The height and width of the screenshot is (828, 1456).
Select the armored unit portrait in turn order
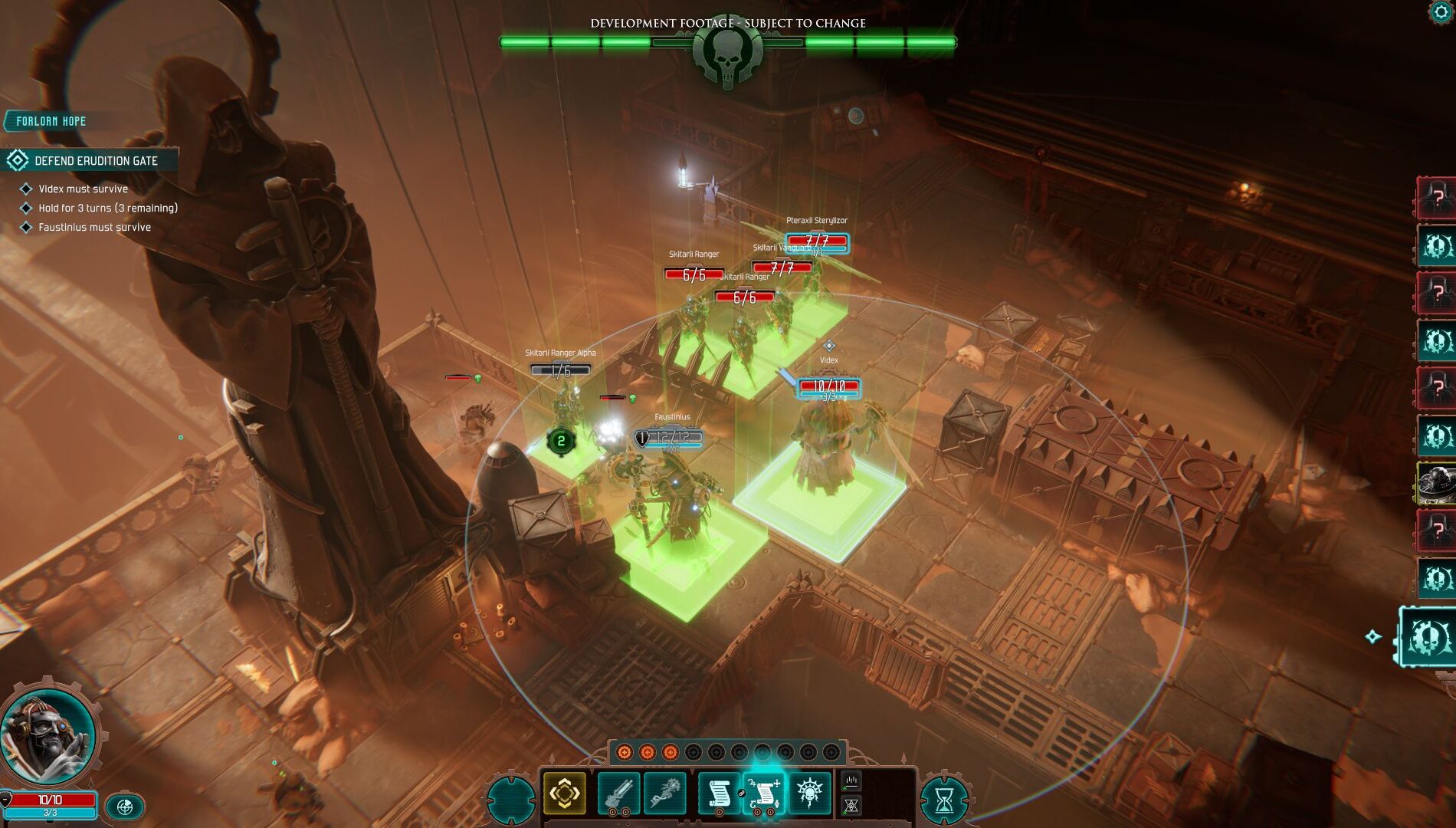pos(1436,483)
